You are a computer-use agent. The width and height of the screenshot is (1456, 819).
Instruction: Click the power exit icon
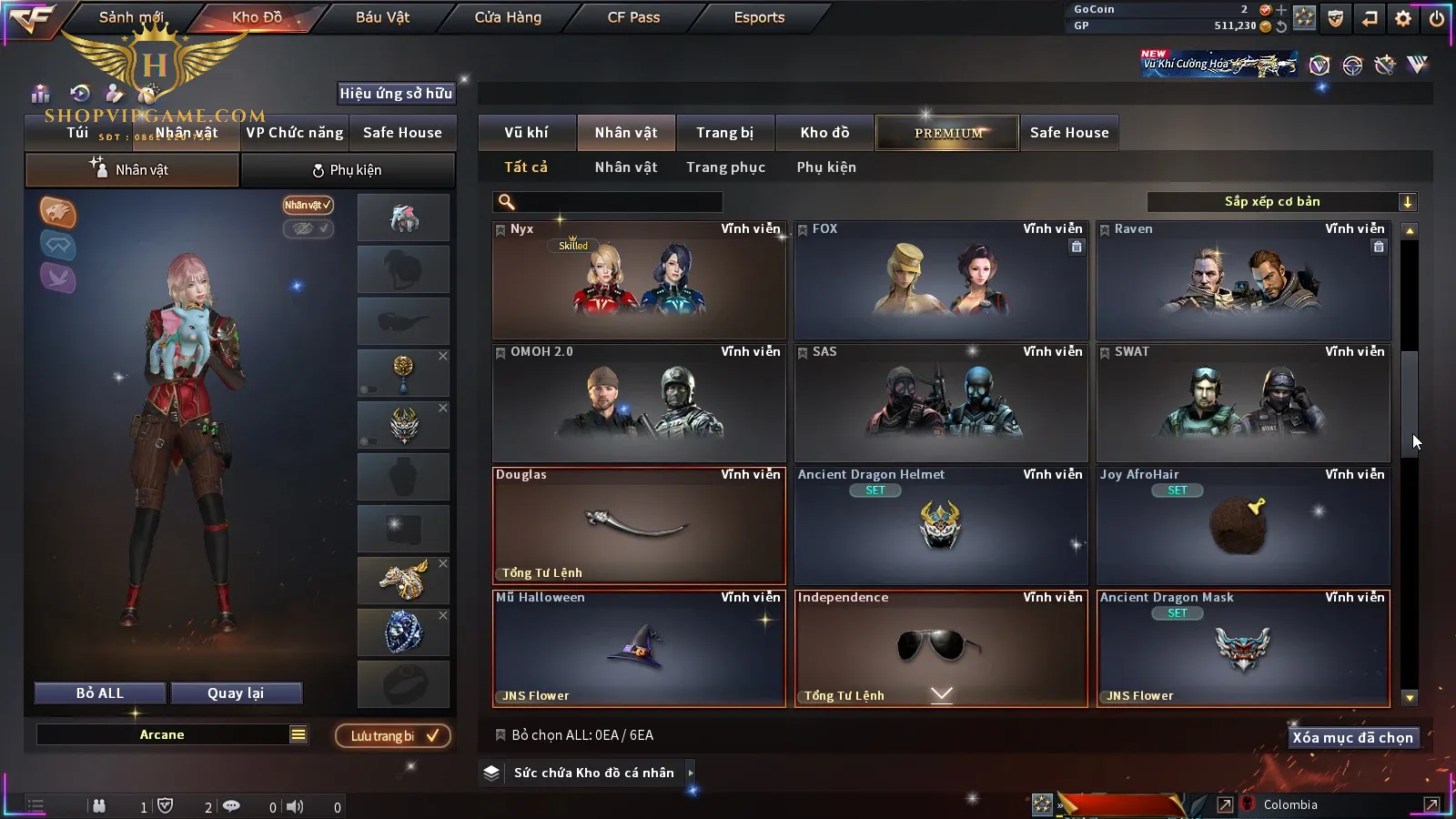pyautogui.click(x=1437, y=18)
